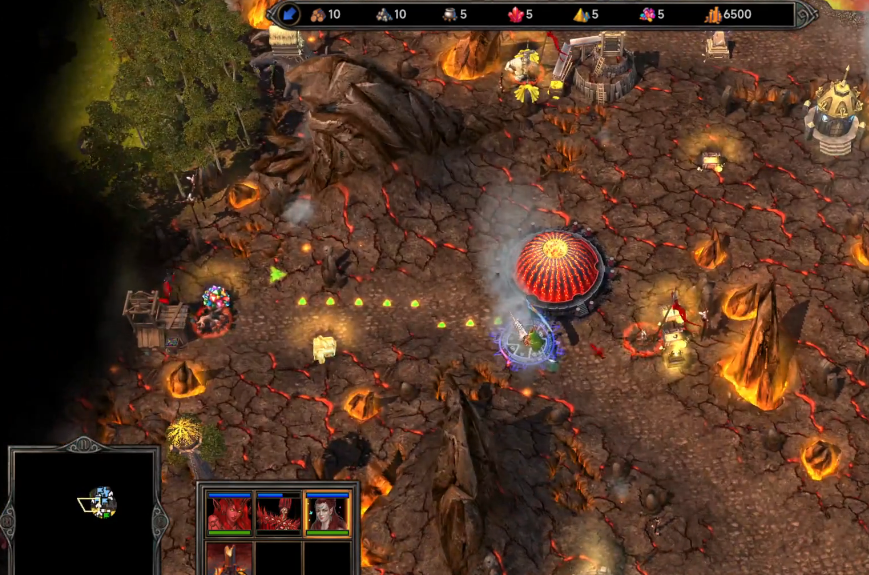Click the ore resource icon
Viewport: 869px width, 575px height.
click(384, 15)
